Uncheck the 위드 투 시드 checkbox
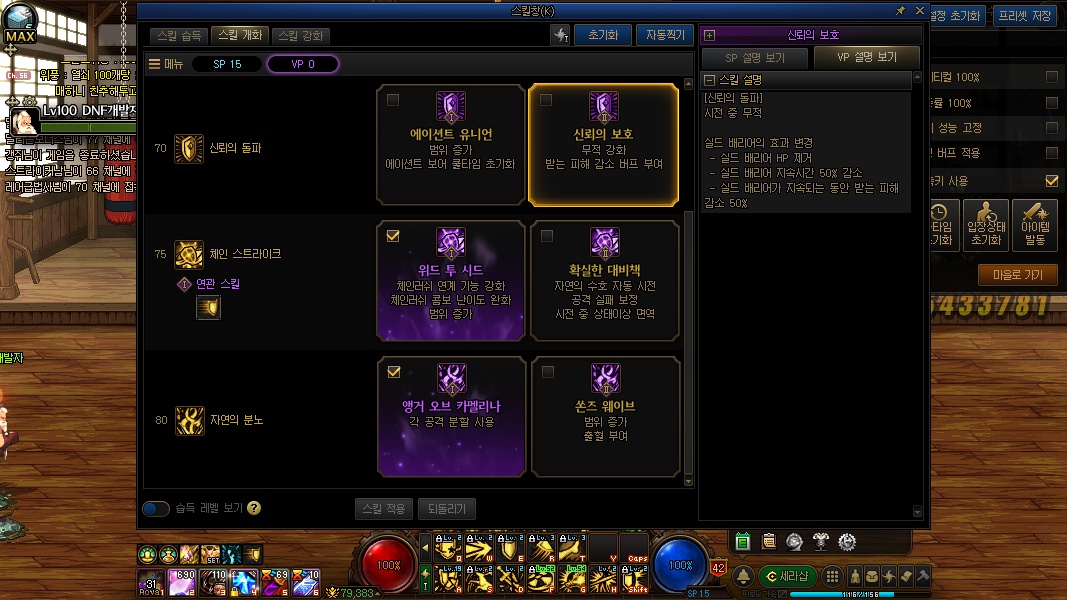Viewport: 1067px width, 600px height. tap(393, 236)
